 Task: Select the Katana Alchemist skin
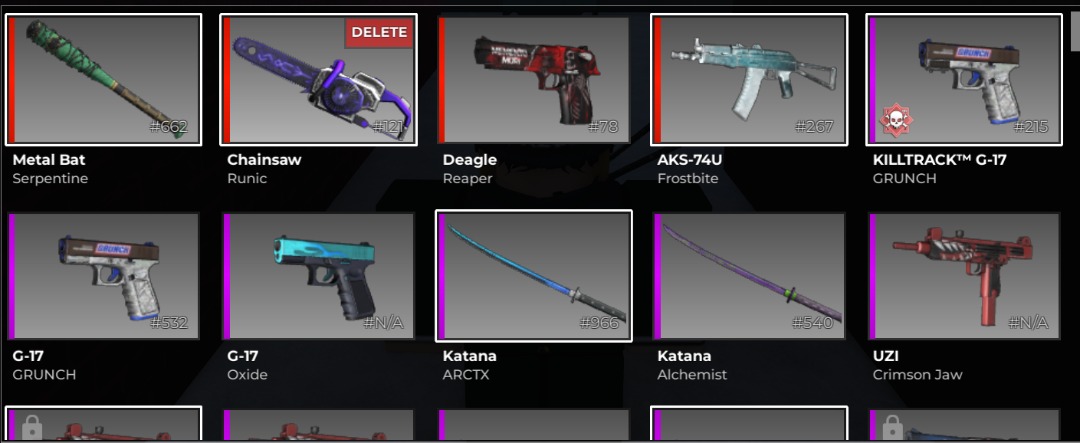pos(749,275)
